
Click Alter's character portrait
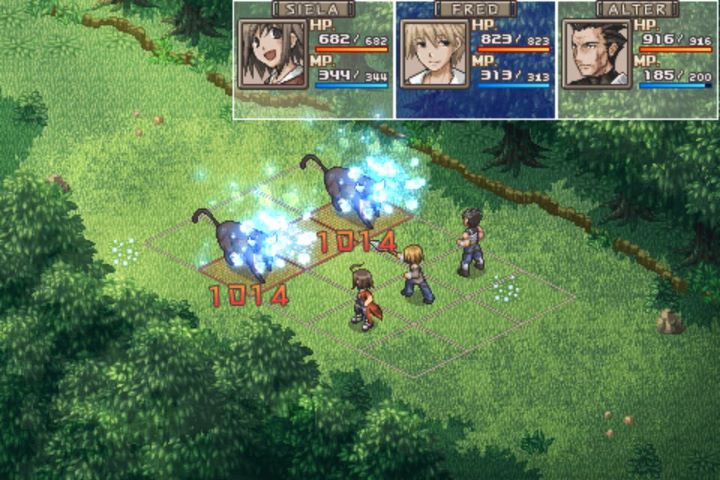[x=596, y=54]
